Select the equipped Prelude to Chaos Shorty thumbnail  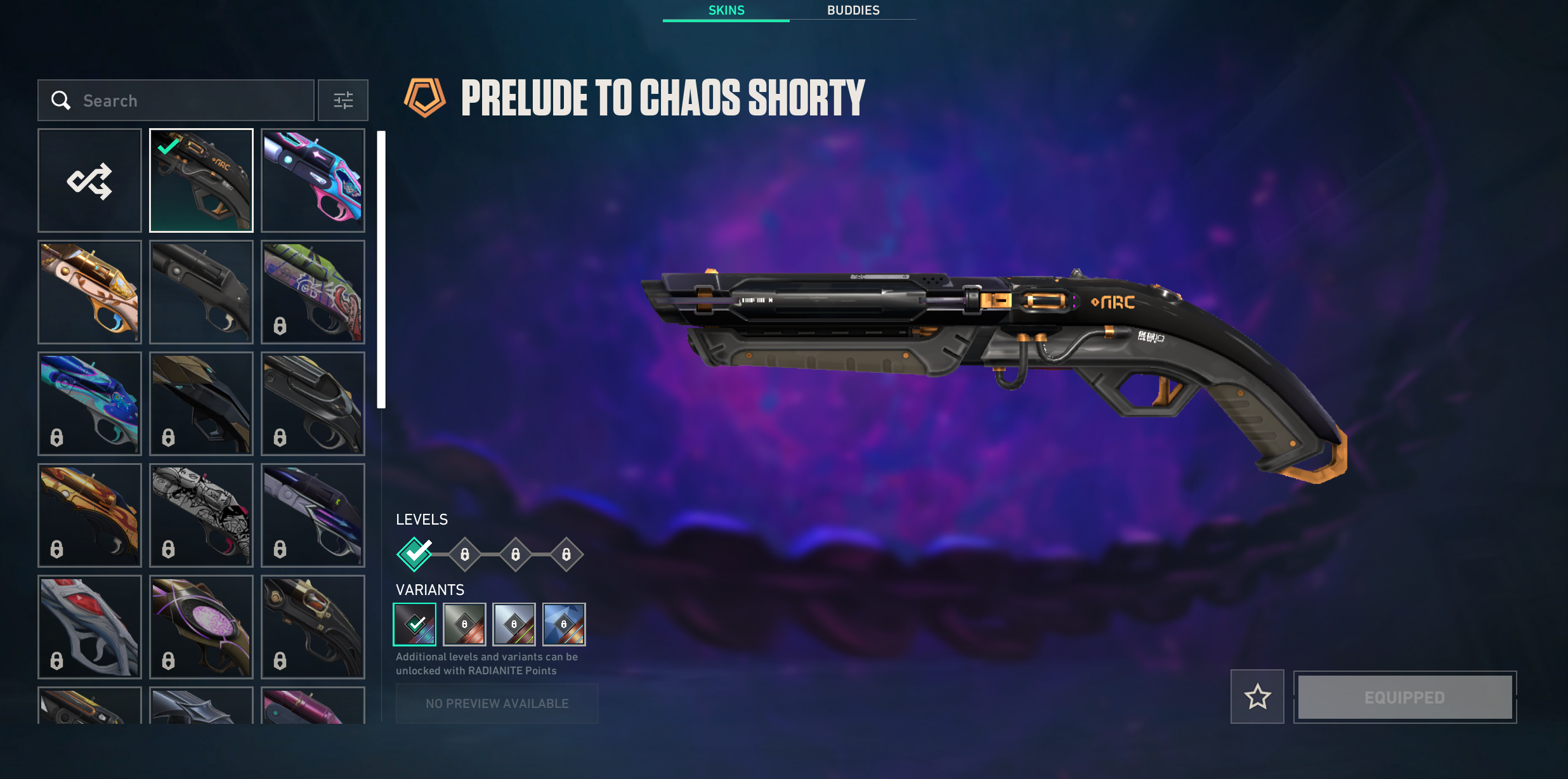[201, 181]
